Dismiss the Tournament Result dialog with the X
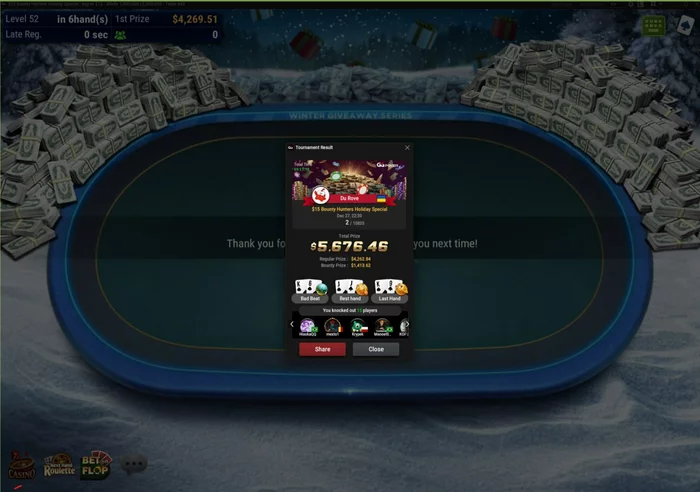The width and height of the screenshot is (700, 492). [x=407, y=147]
